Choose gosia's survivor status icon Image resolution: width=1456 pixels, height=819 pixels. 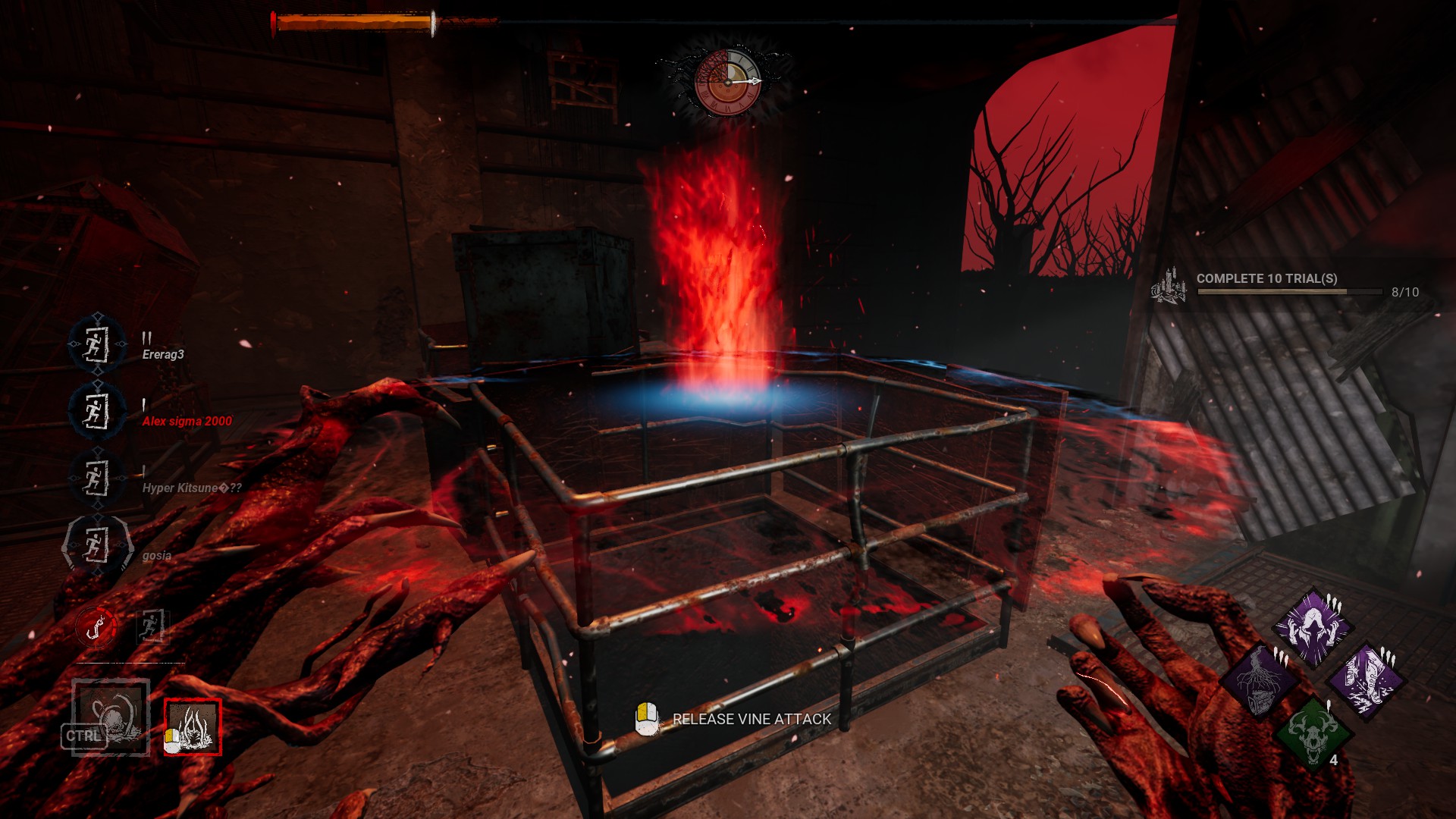coord(96,545)
